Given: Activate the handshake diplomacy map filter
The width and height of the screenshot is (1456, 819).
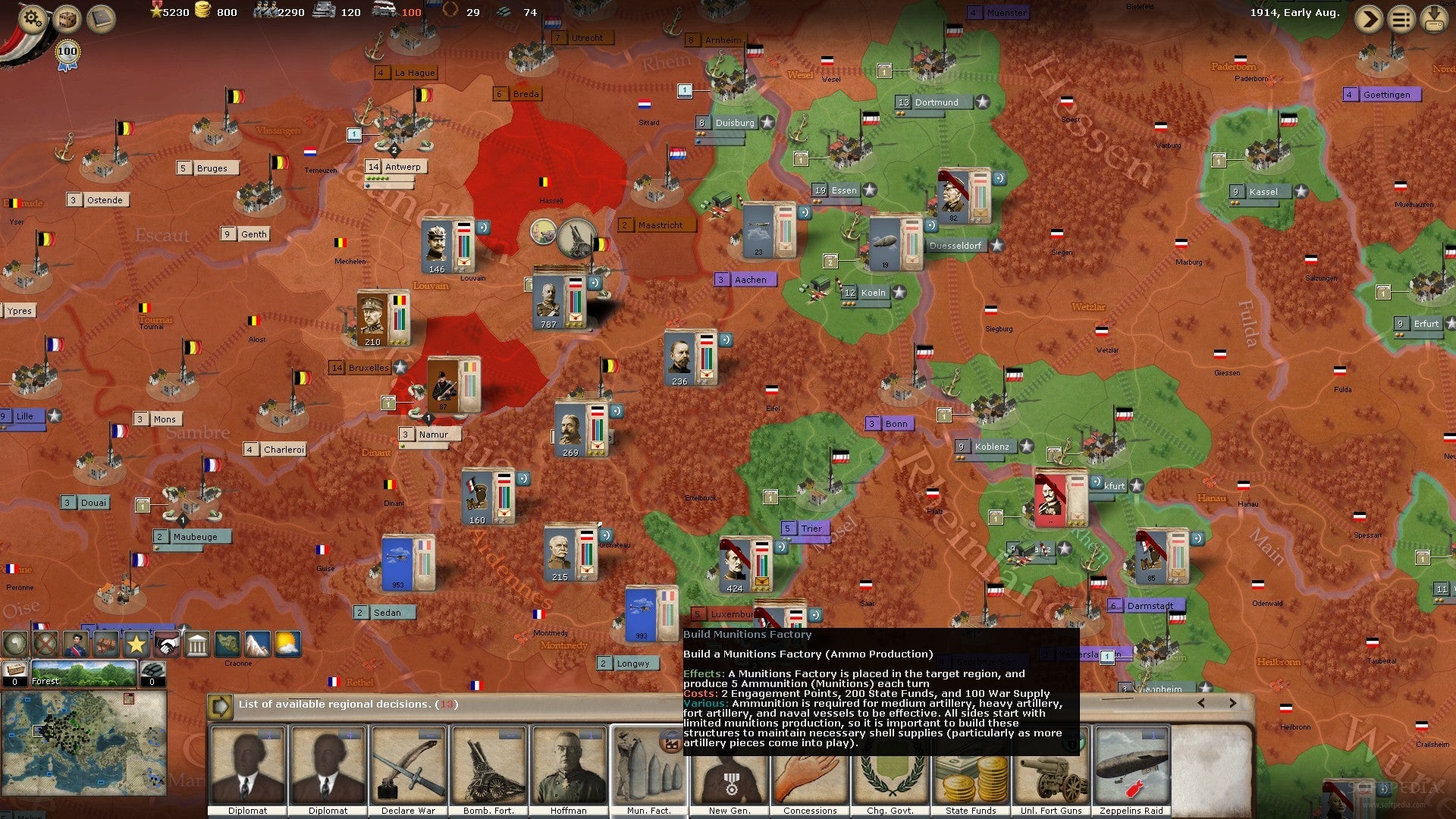Looking at the screenshot, I should 166,645.
